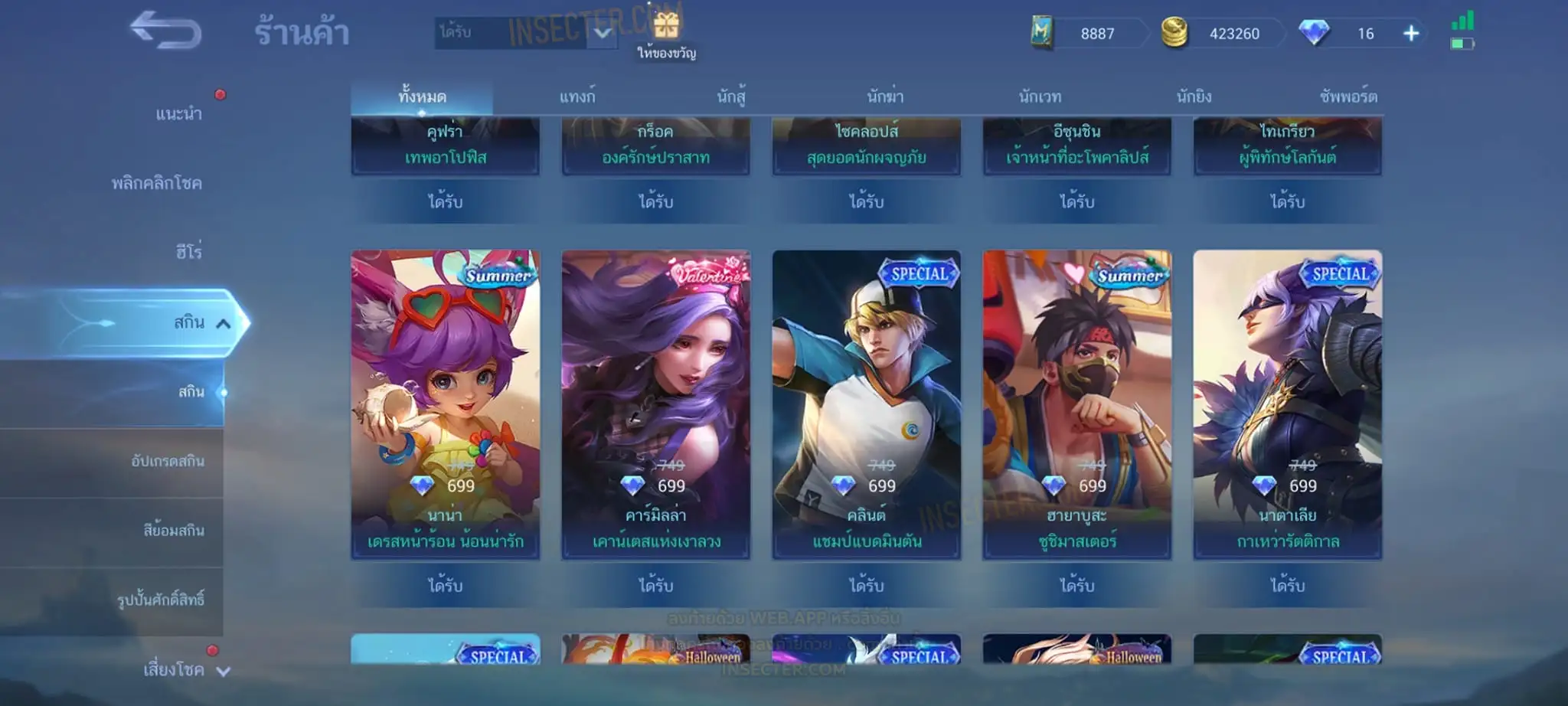Go back with the return arrow

pyautogui.click(x=165, y=31)
